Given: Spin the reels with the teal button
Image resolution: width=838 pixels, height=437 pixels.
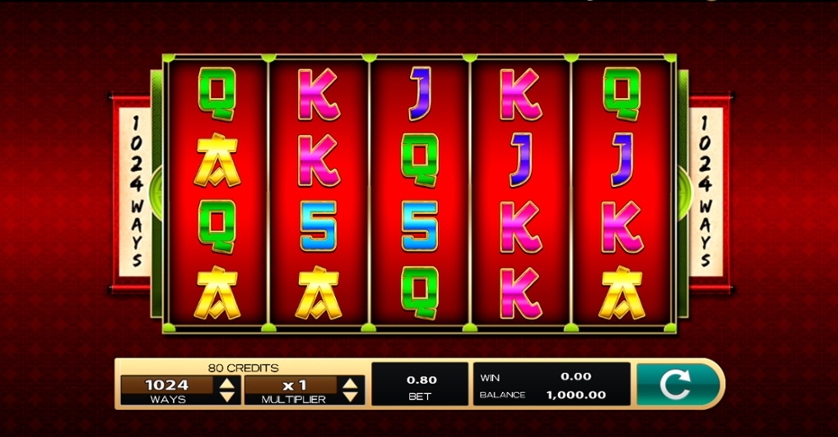Looking at the screenshot, I should (677, 385).
